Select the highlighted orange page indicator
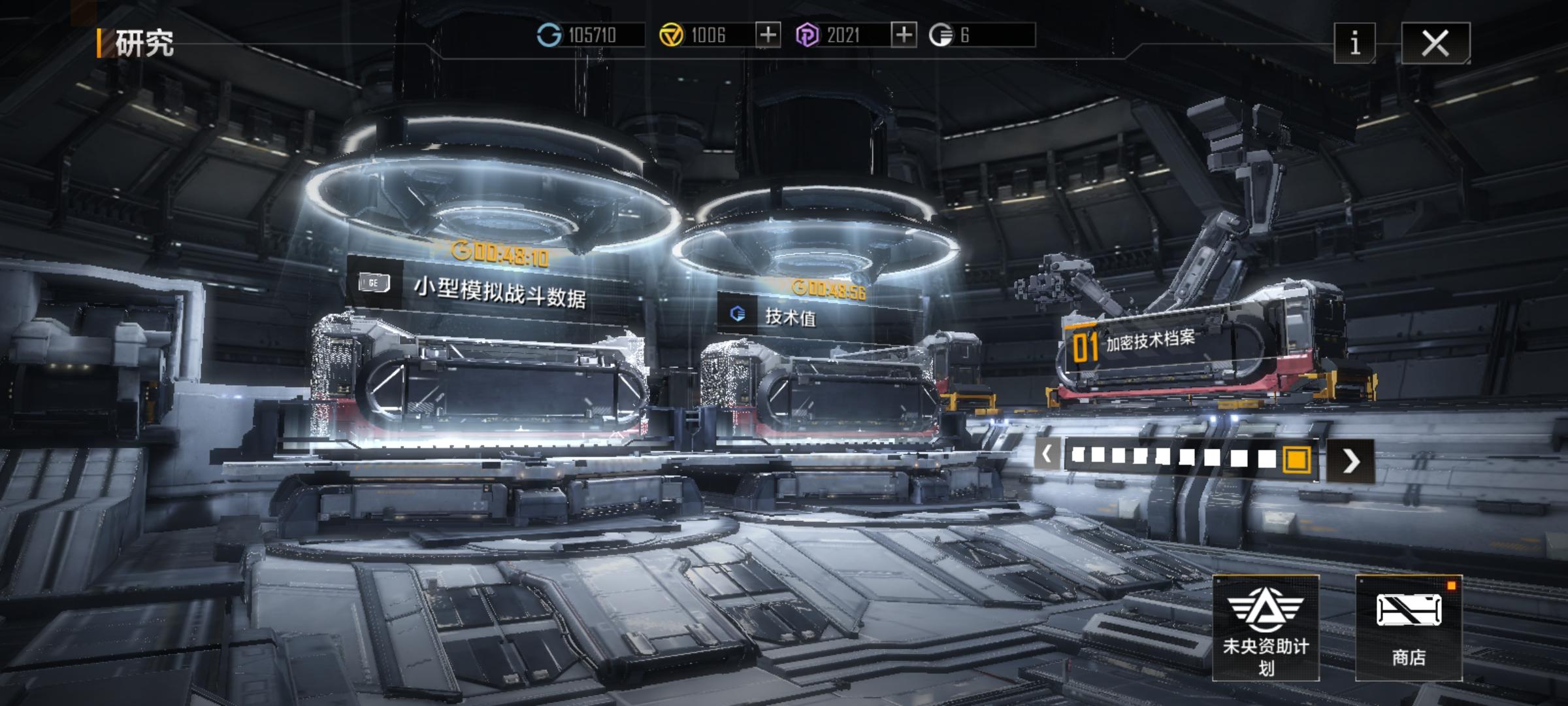This screenshot has height=706, width=1568. pos(1296,459)
